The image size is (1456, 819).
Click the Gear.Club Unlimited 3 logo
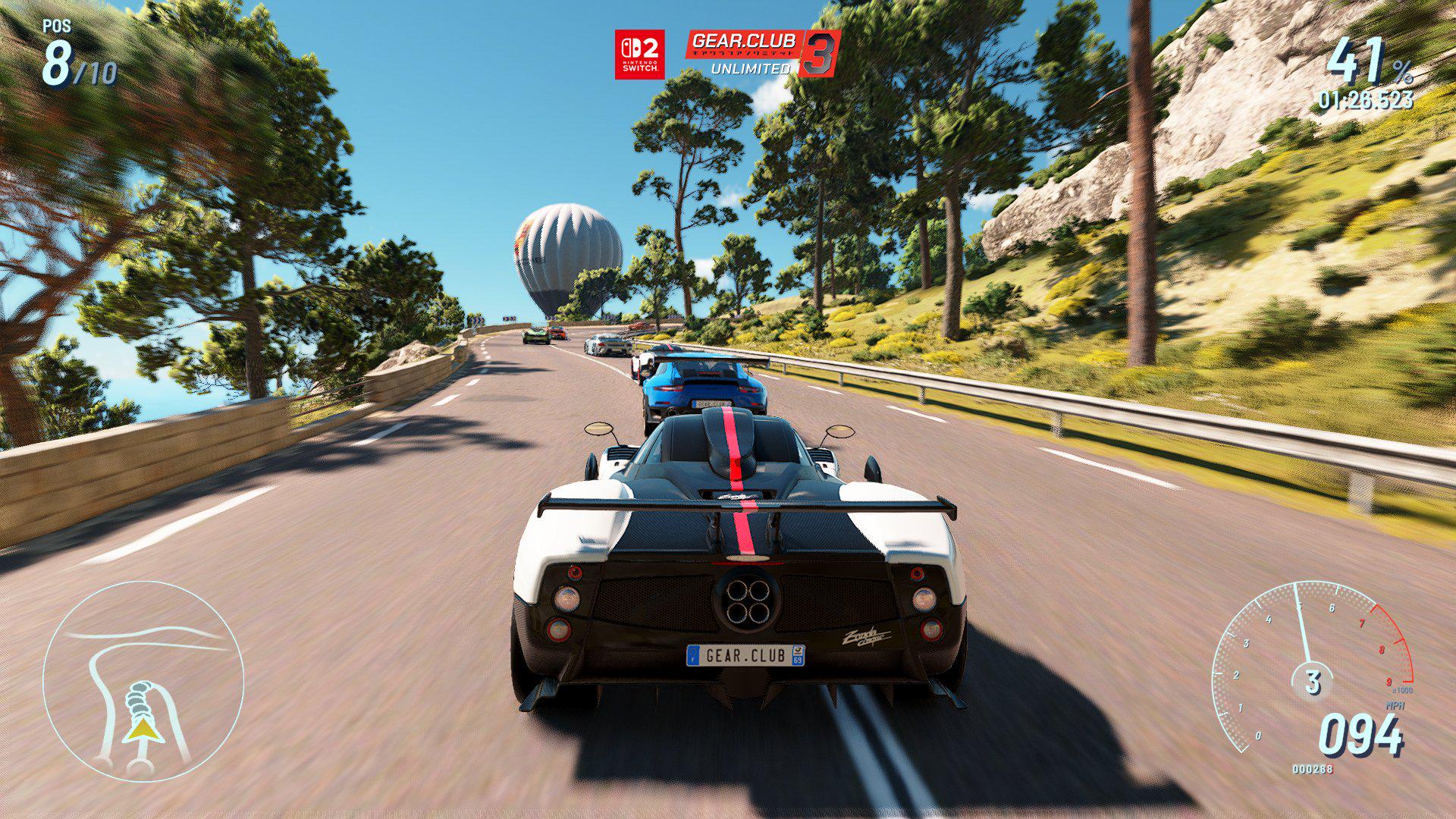pyautogui.click(x=762, y=53)
